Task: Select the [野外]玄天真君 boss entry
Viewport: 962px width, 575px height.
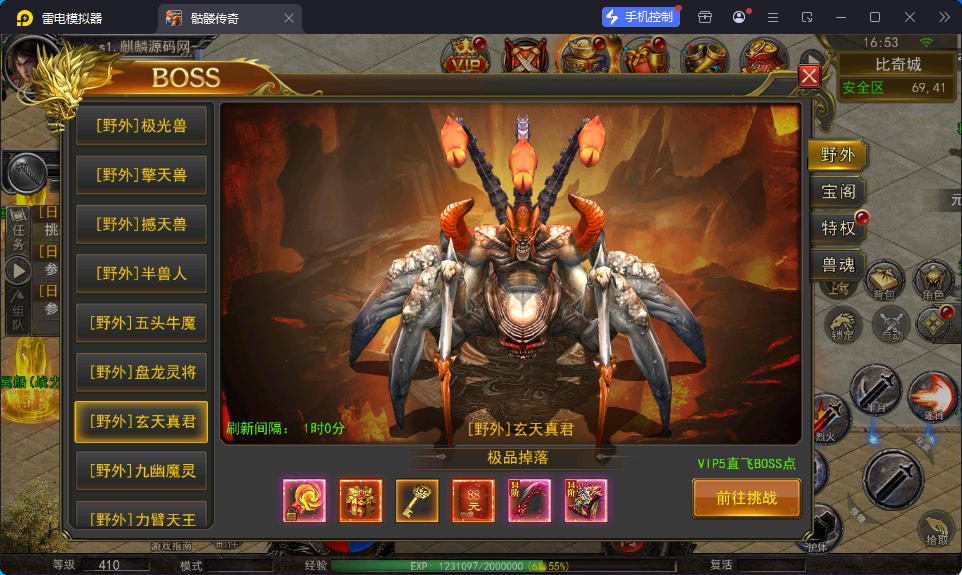Action: pos(141,421)
